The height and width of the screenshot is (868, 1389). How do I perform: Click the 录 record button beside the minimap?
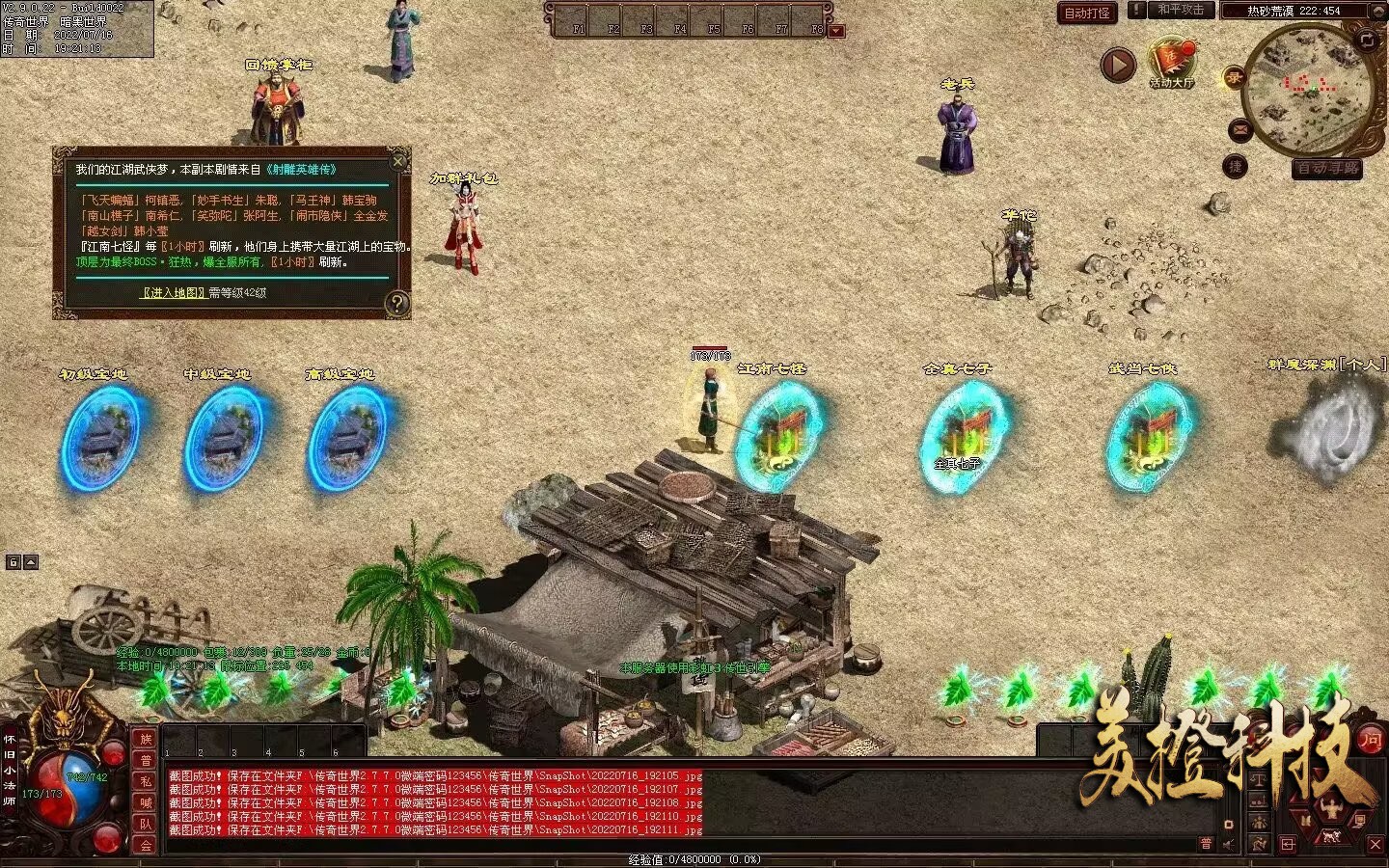(1234, 78)
